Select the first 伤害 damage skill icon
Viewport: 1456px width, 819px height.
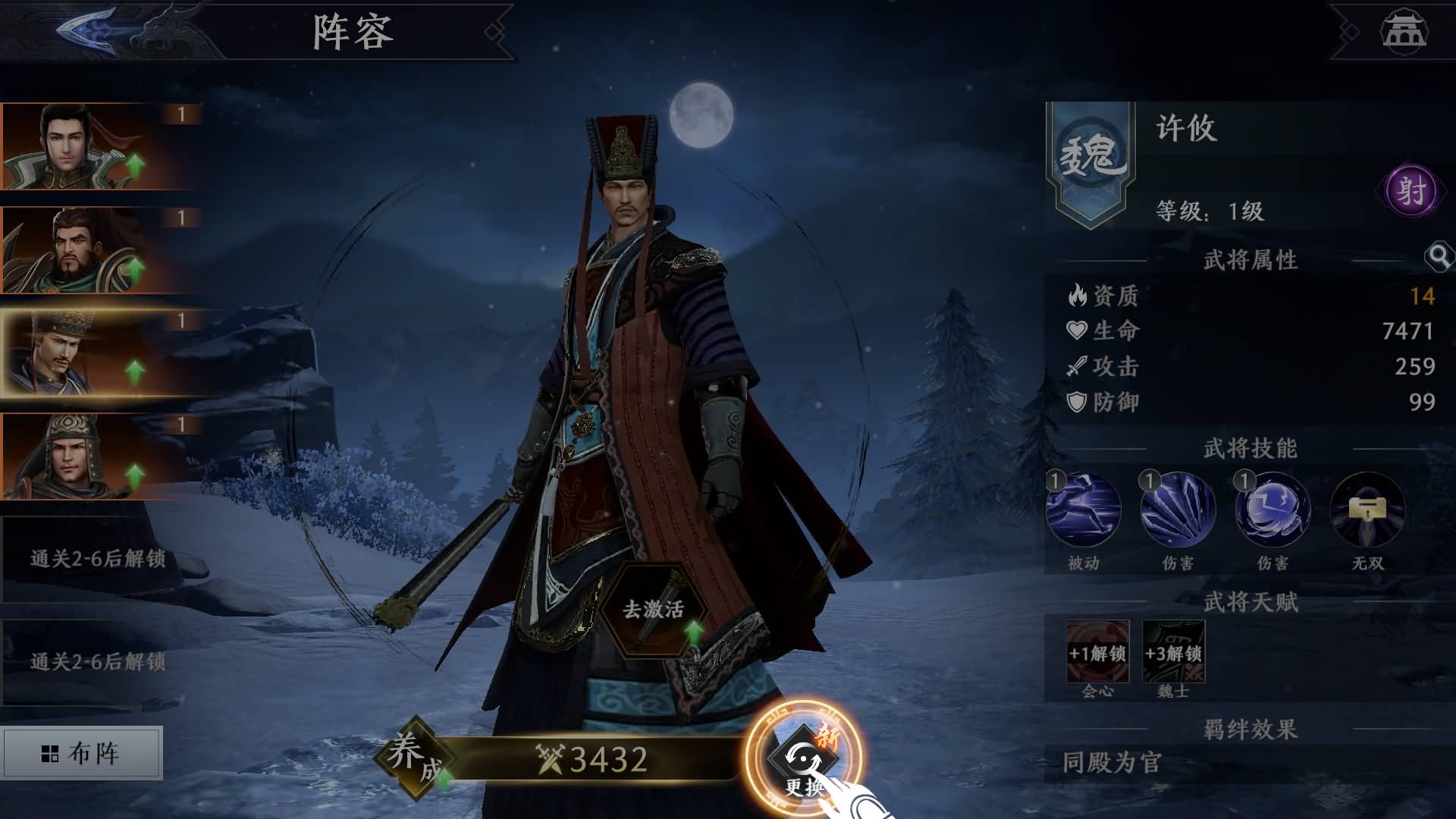coord(1179,510)
